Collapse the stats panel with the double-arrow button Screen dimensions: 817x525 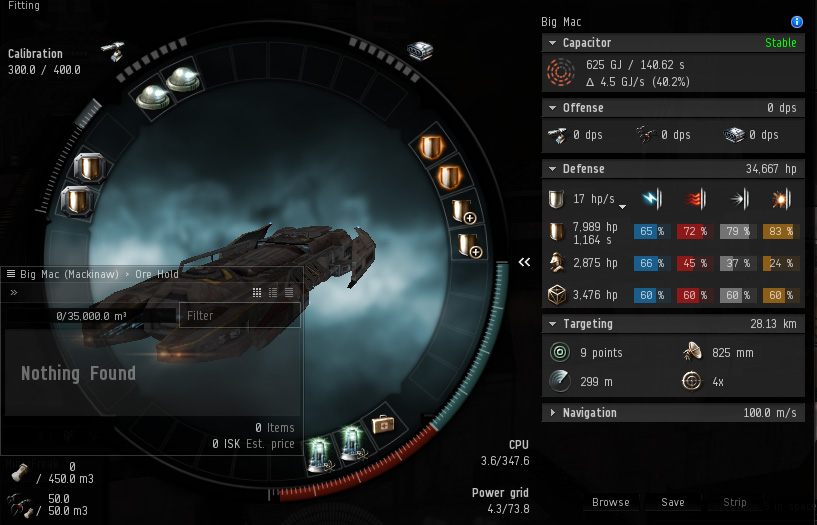coord(524,262)
